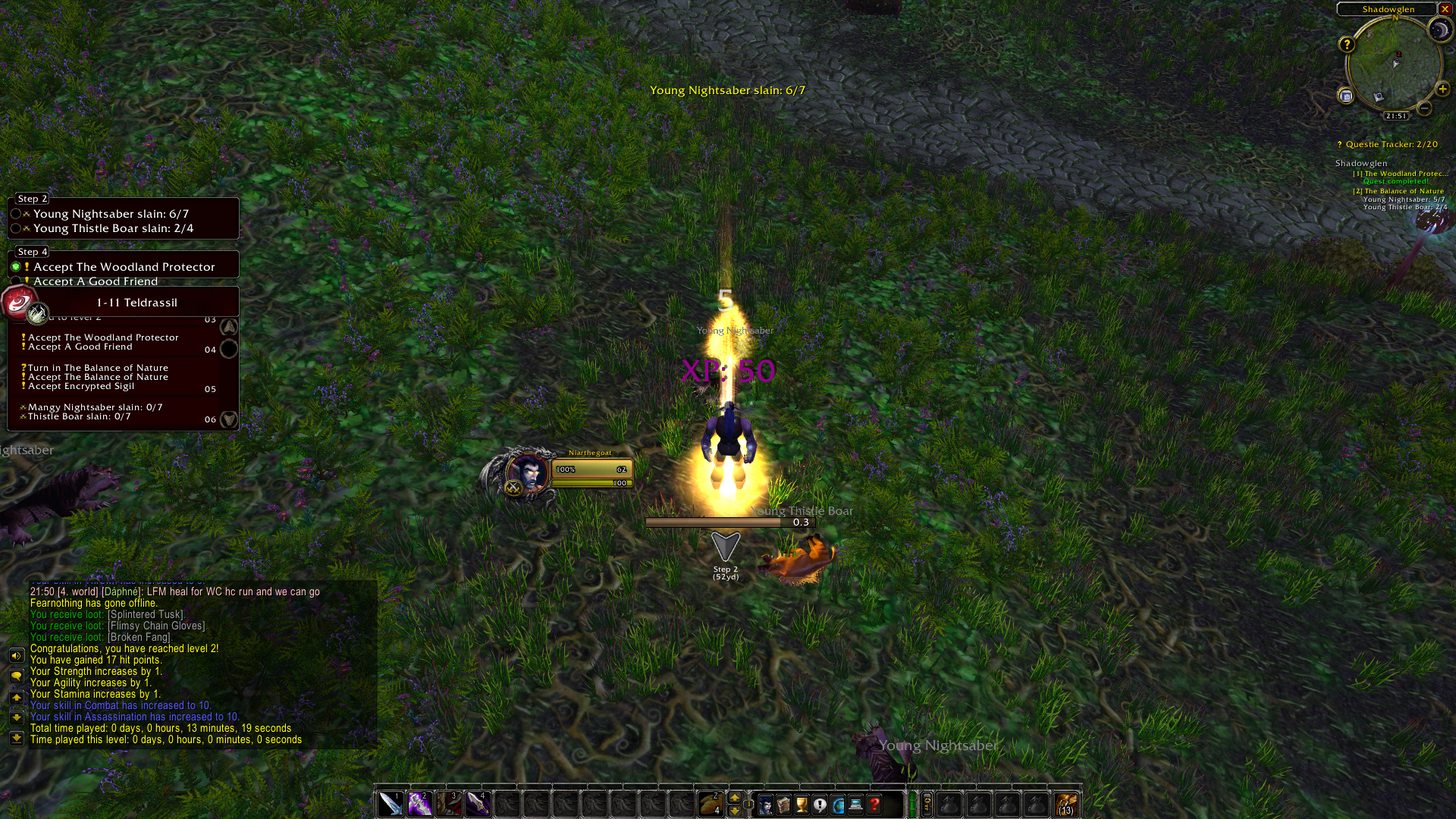1456x819 pixels.
Task: Click the yellow question mark button on the minimap
Action: (1347, 45)
